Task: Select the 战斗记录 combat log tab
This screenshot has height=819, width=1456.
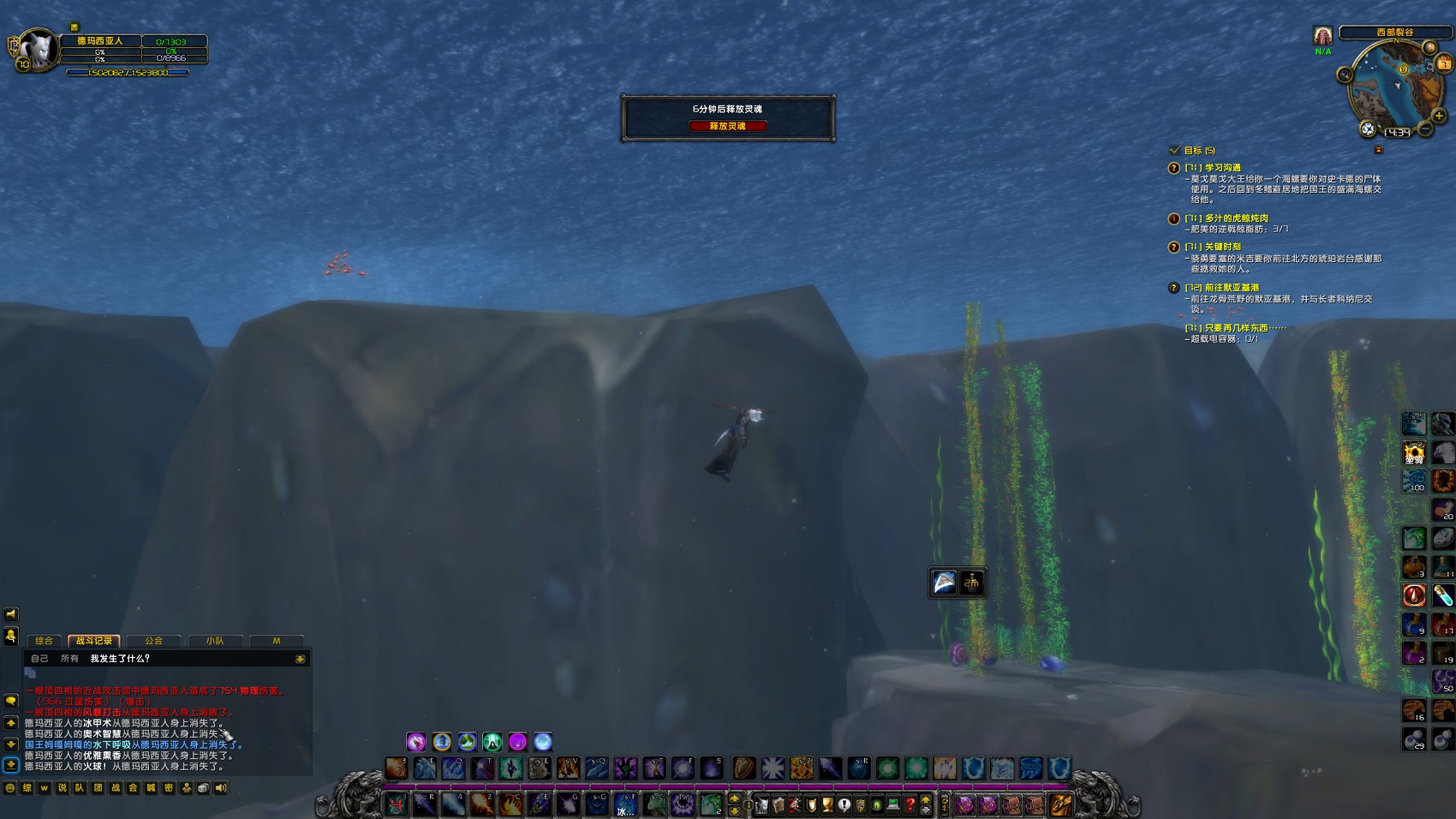Action: (94, 641)
